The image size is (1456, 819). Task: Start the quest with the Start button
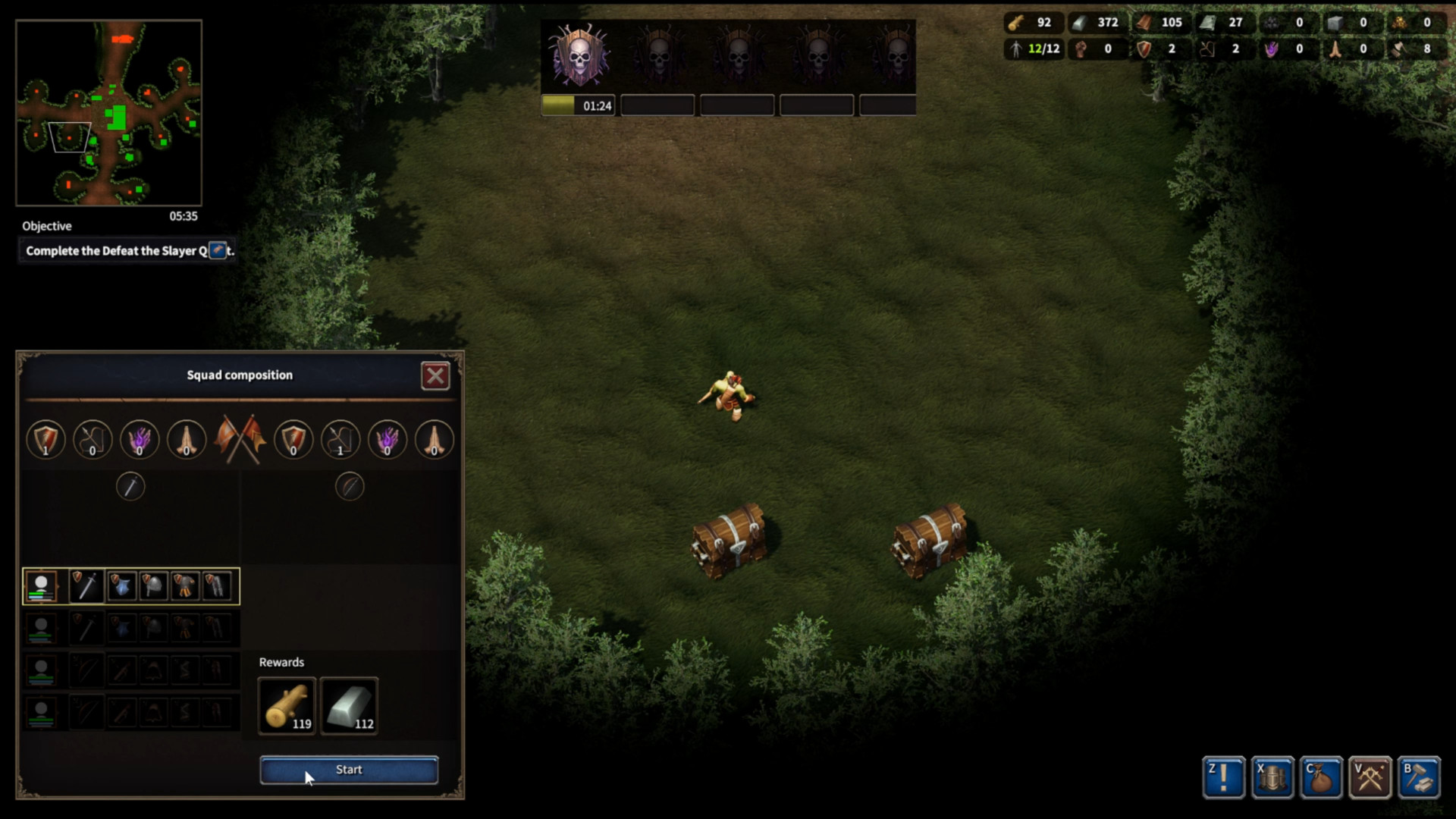point(349,770)
